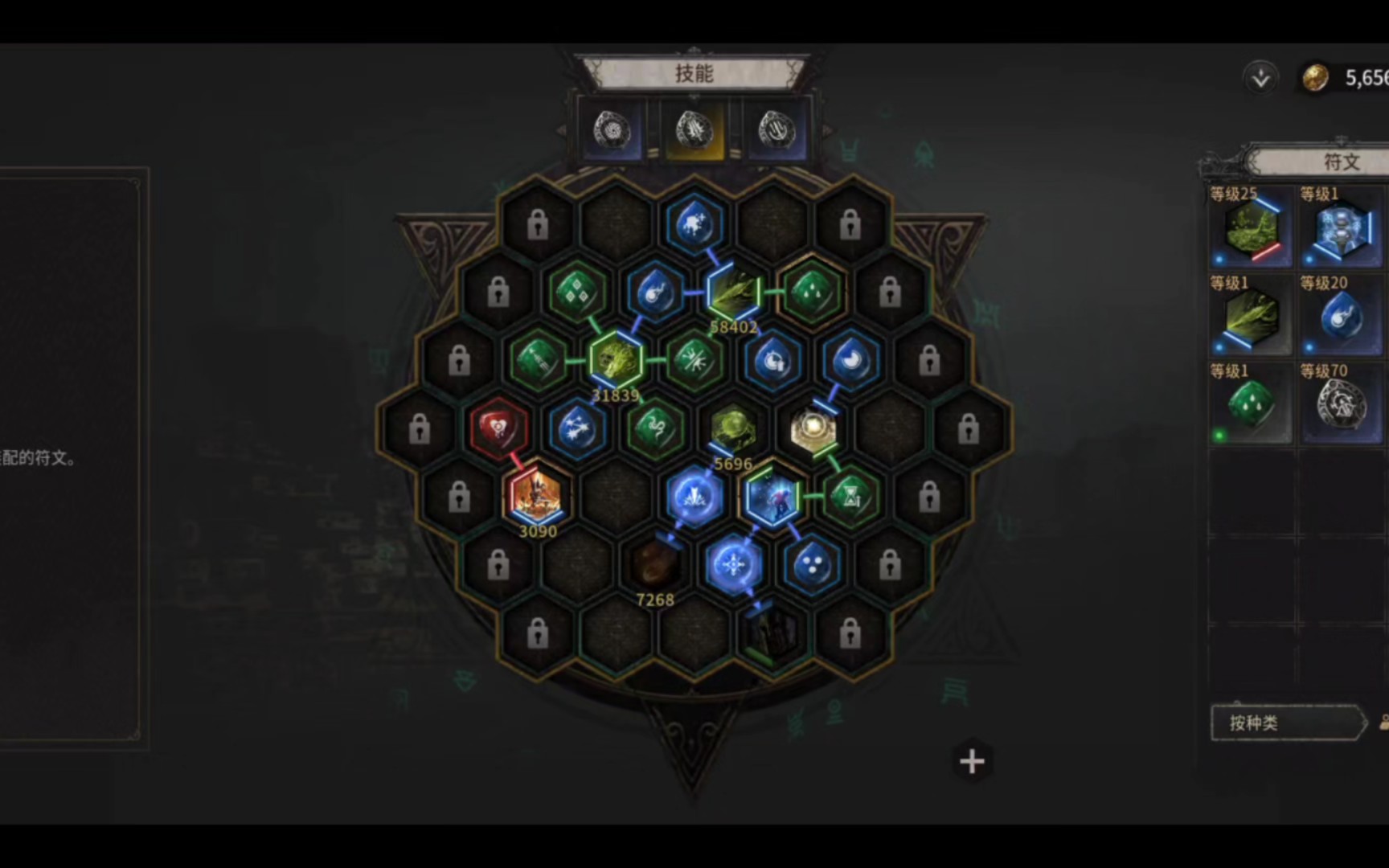Pick the level 70 silver rune

click(x=1340, y=405)
